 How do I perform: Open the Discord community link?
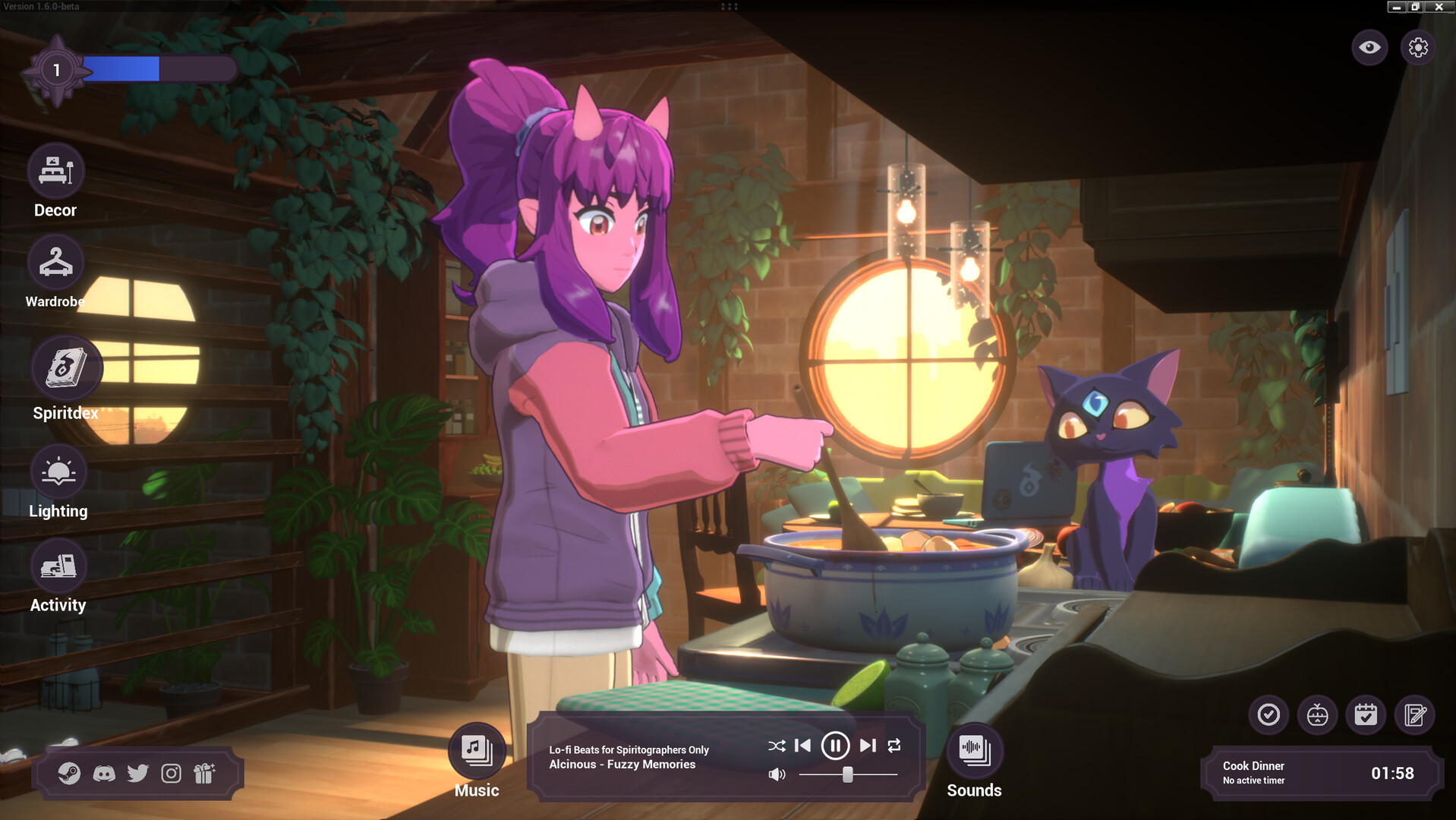click(104, 774)
